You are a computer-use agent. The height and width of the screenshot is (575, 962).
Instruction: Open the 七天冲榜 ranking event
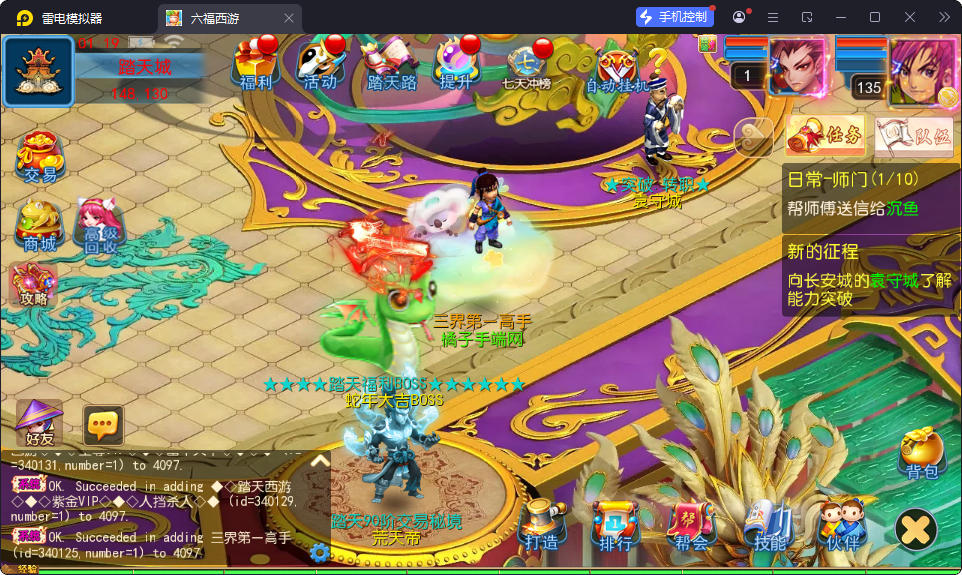tap(527, 67)
